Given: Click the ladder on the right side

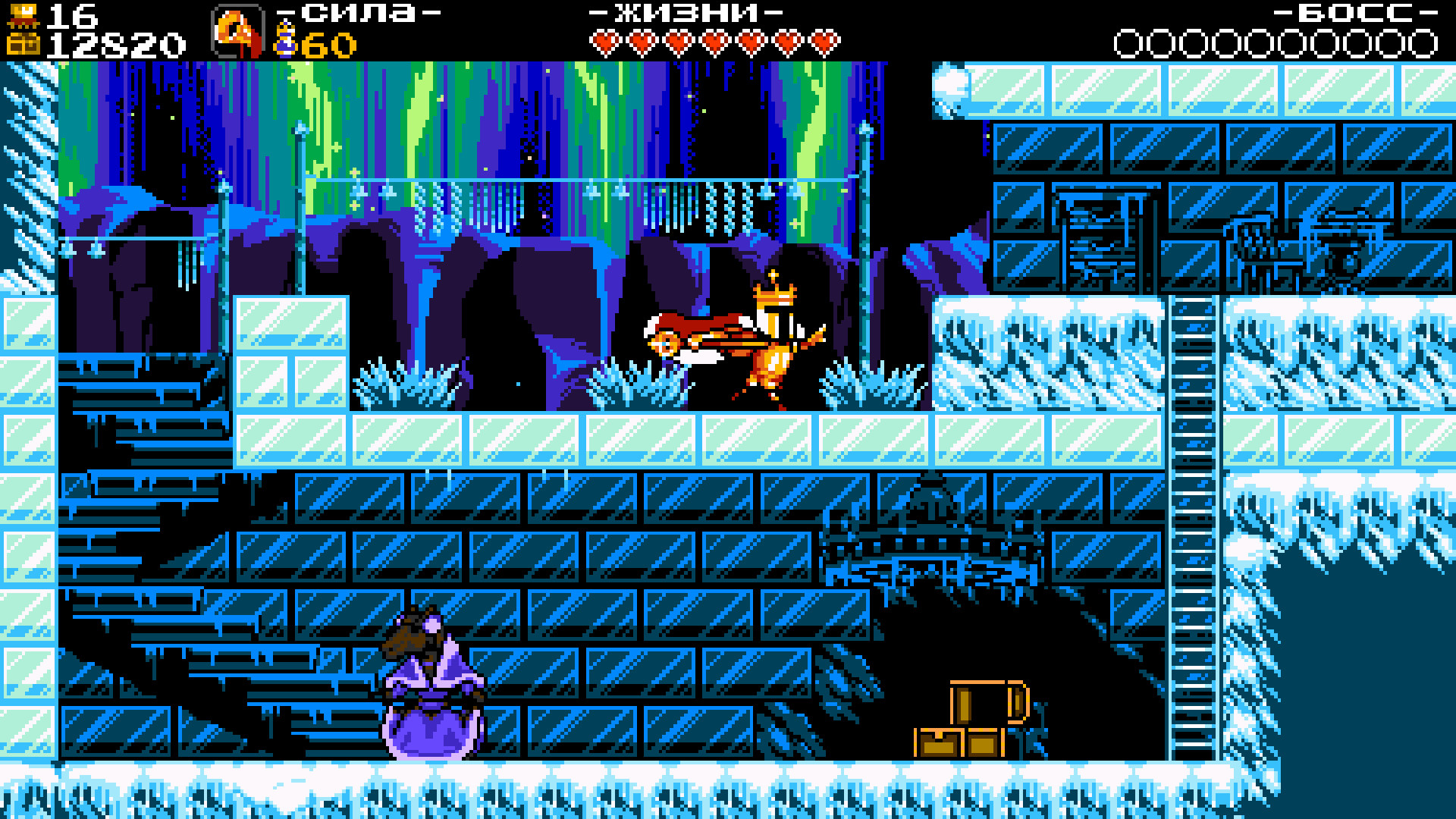Looking at the screenshot, I should pos(1193,531).
